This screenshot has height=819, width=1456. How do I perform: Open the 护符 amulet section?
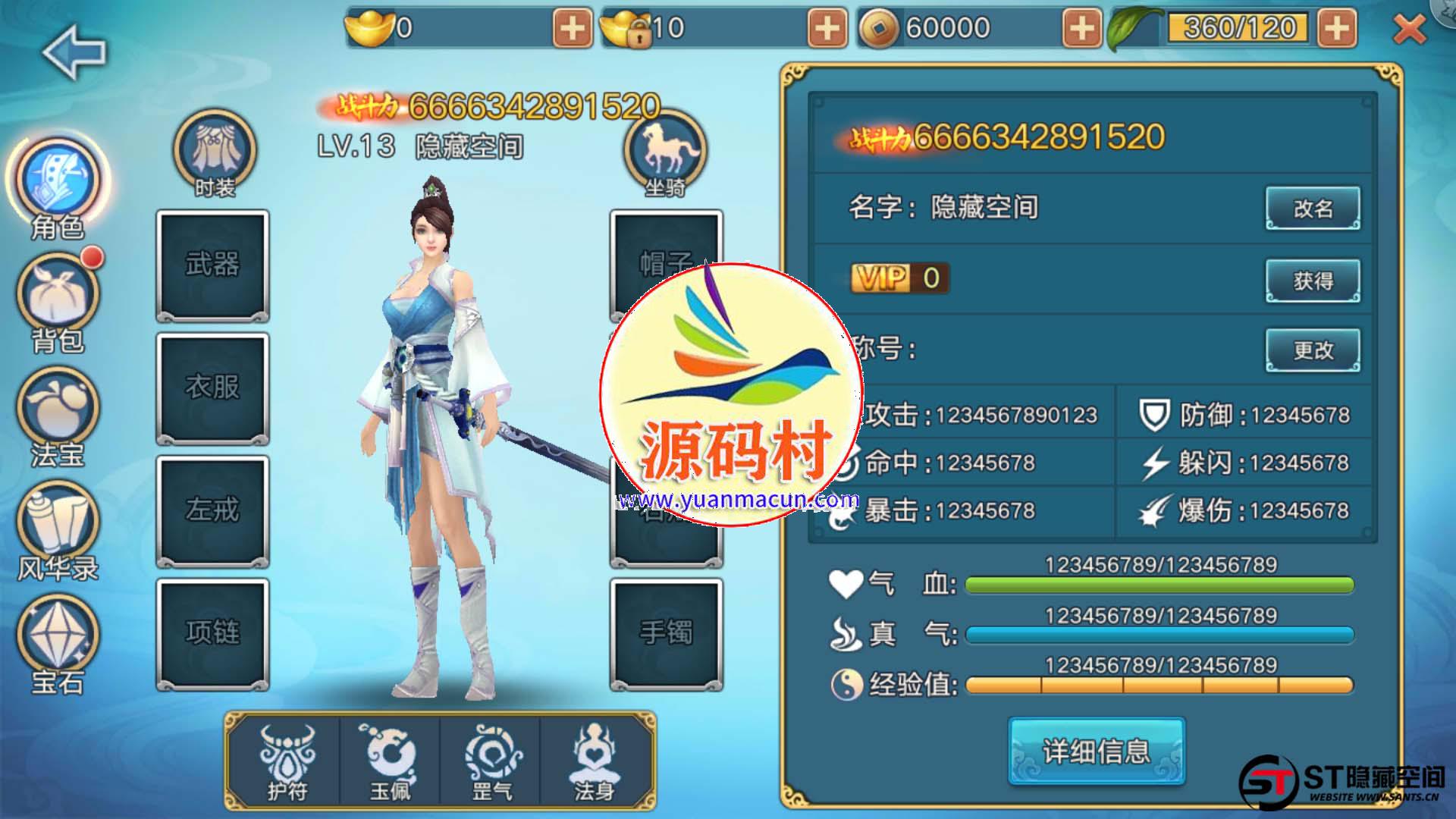point(287,761)
